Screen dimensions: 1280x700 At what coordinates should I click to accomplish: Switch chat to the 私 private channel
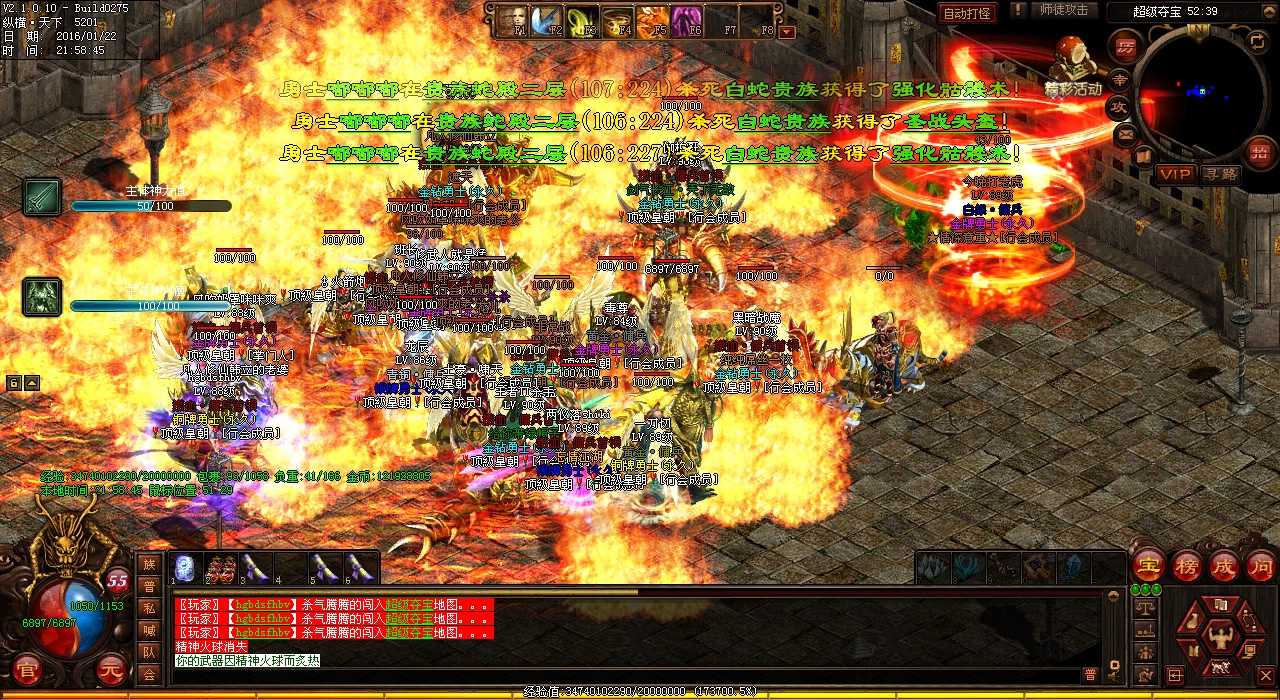coord(149,608)
